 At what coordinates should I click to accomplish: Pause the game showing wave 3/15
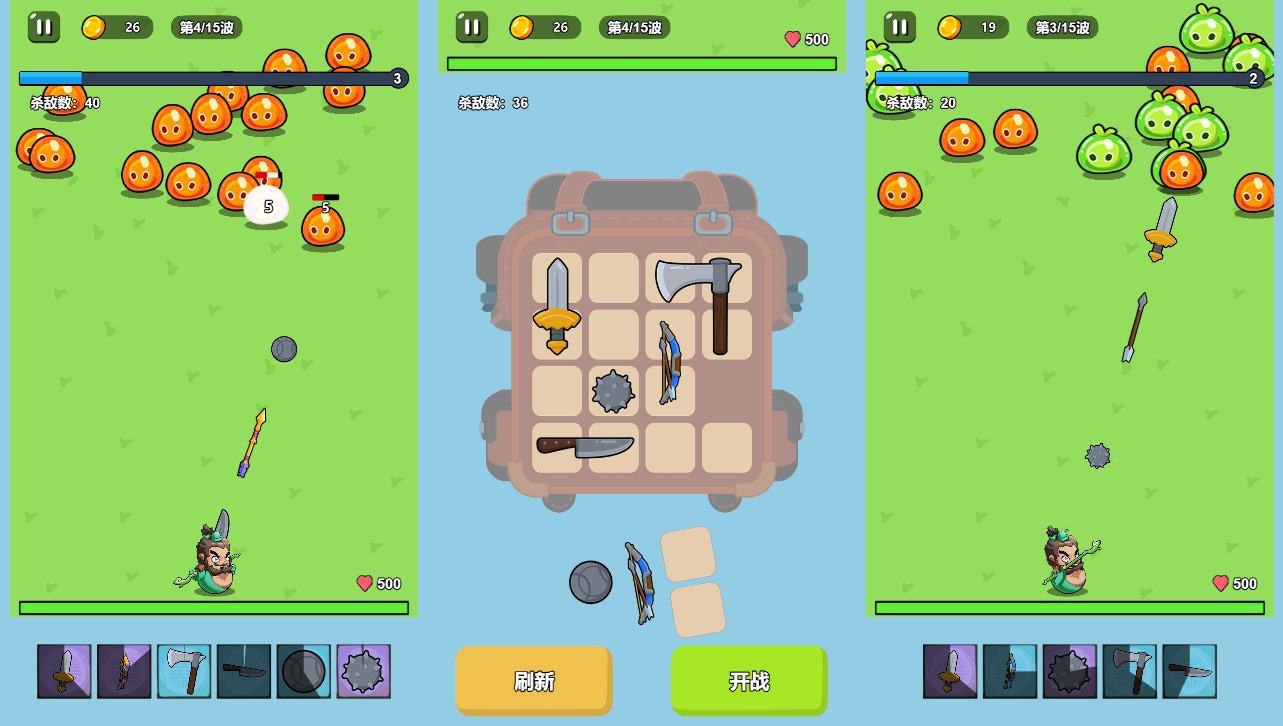click(x=899, y=27)
